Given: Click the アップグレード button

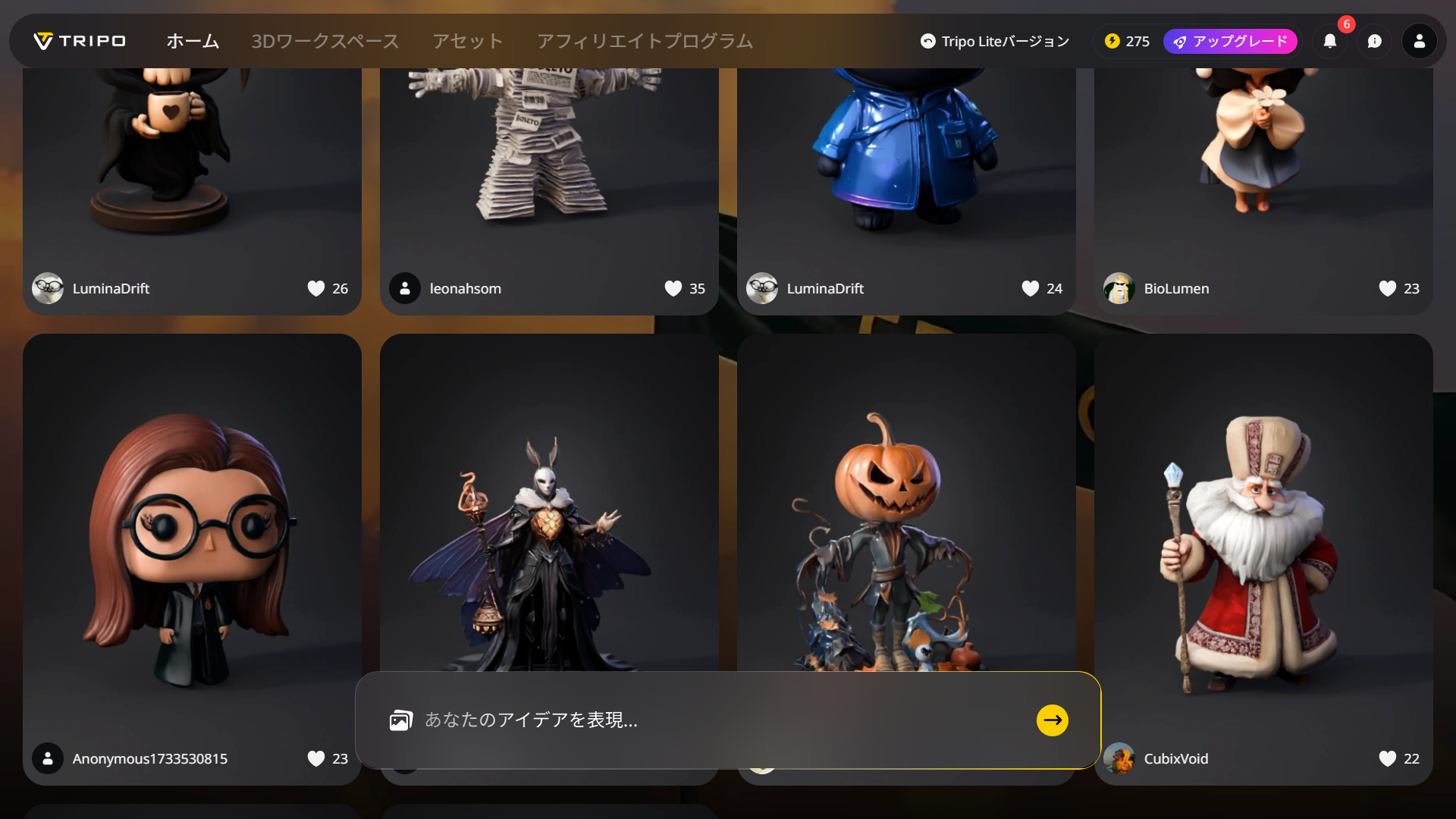Looking at the screenshot, I should point(1230,41).
